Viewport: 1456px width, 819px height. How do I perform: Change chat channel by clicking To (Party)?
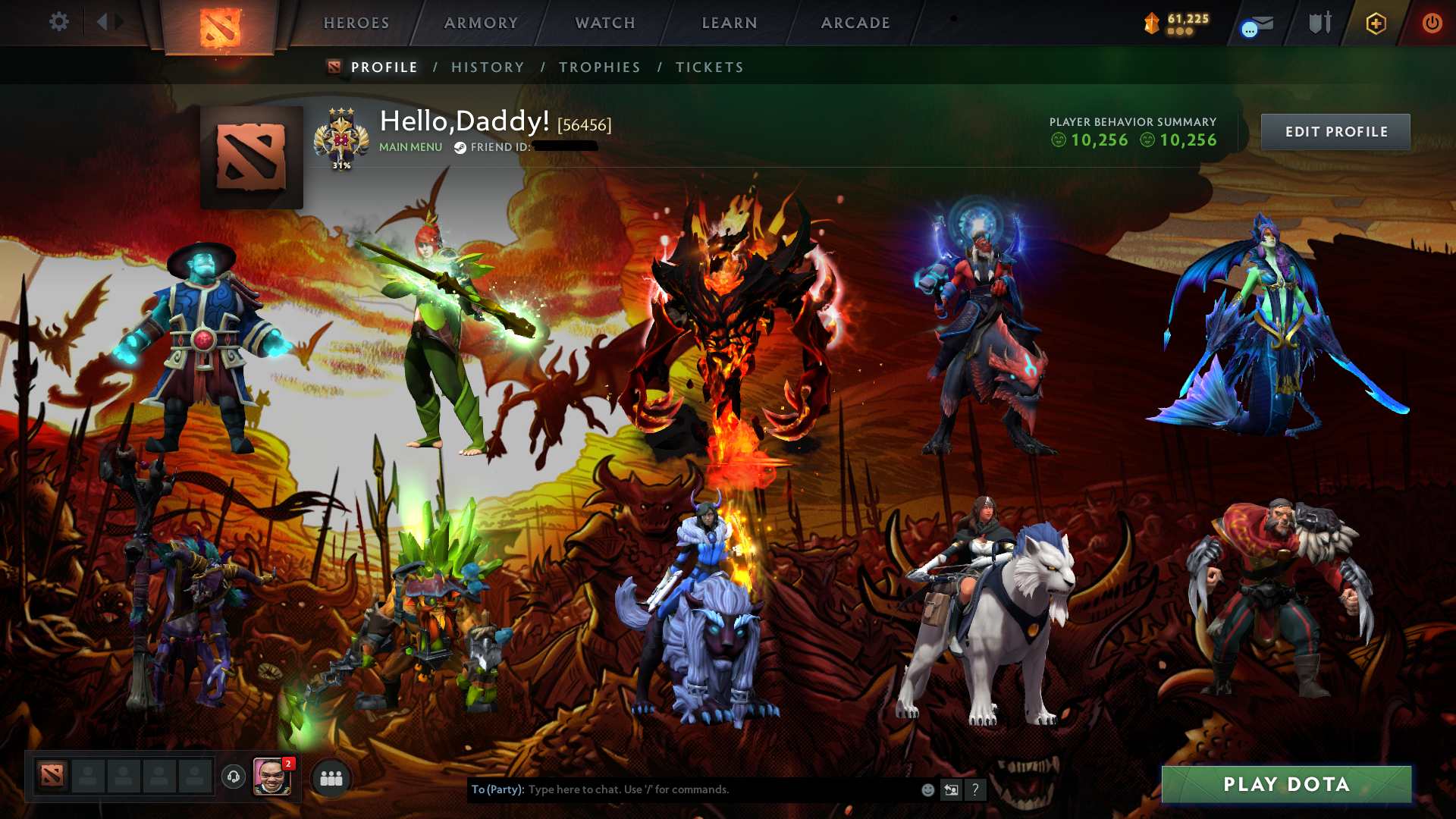coord(497,789)
